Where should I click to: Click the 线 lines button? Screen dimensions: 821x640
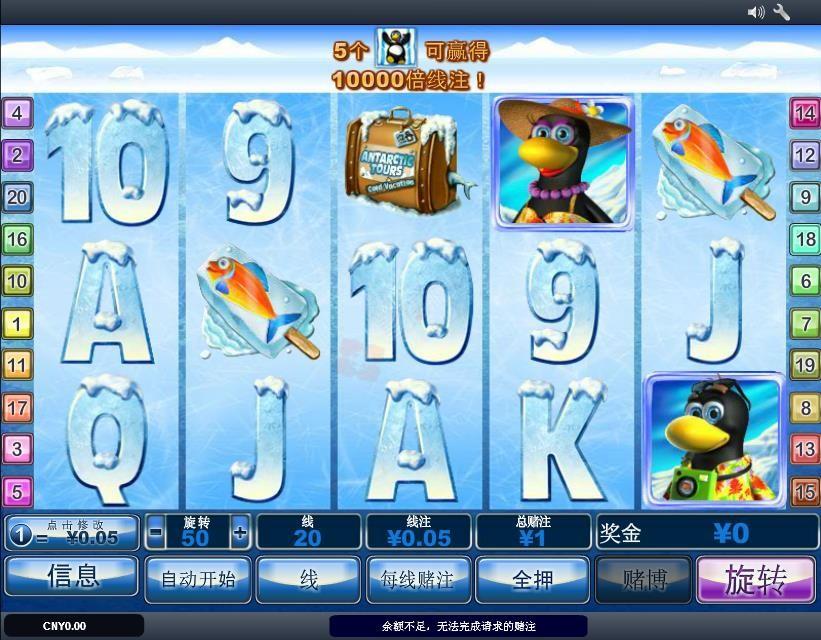(308, 579)
